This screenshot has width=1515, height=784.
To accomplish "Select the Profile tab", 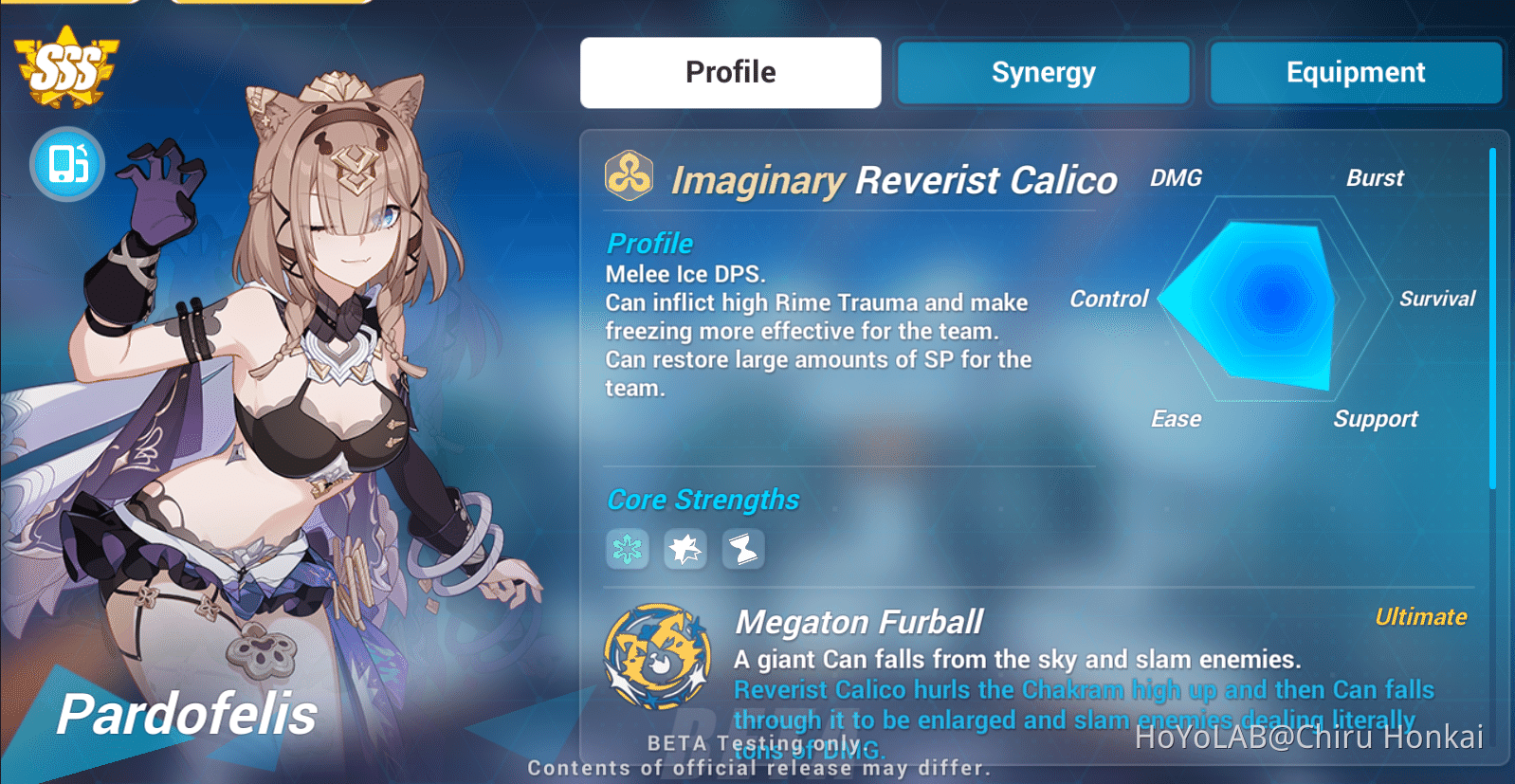I will click(x=729, y=72).
